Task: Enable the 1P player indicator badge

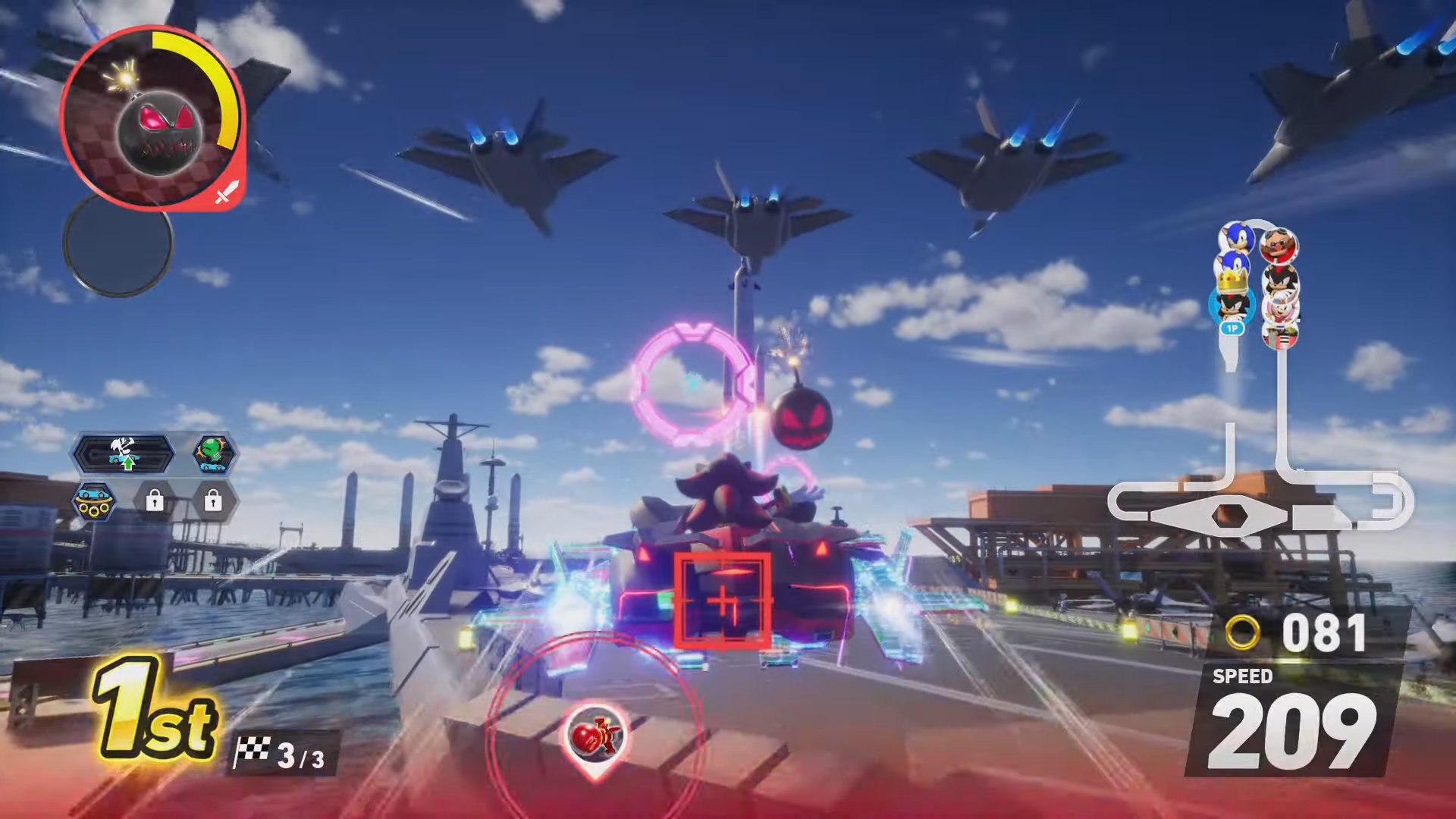Action: click(1232, 328)
